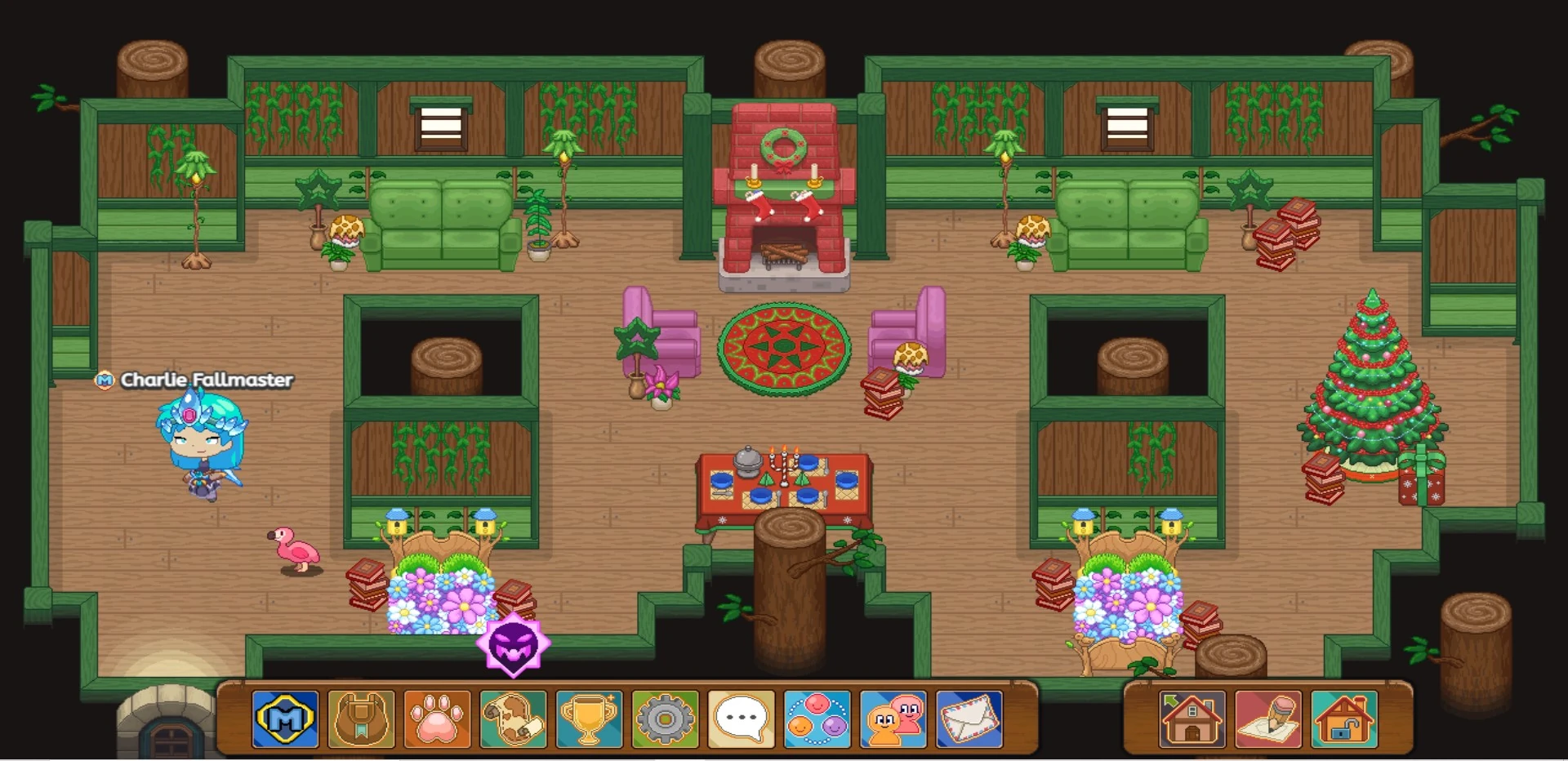Open achievements with the trophy icon

(x=590, y=720)
